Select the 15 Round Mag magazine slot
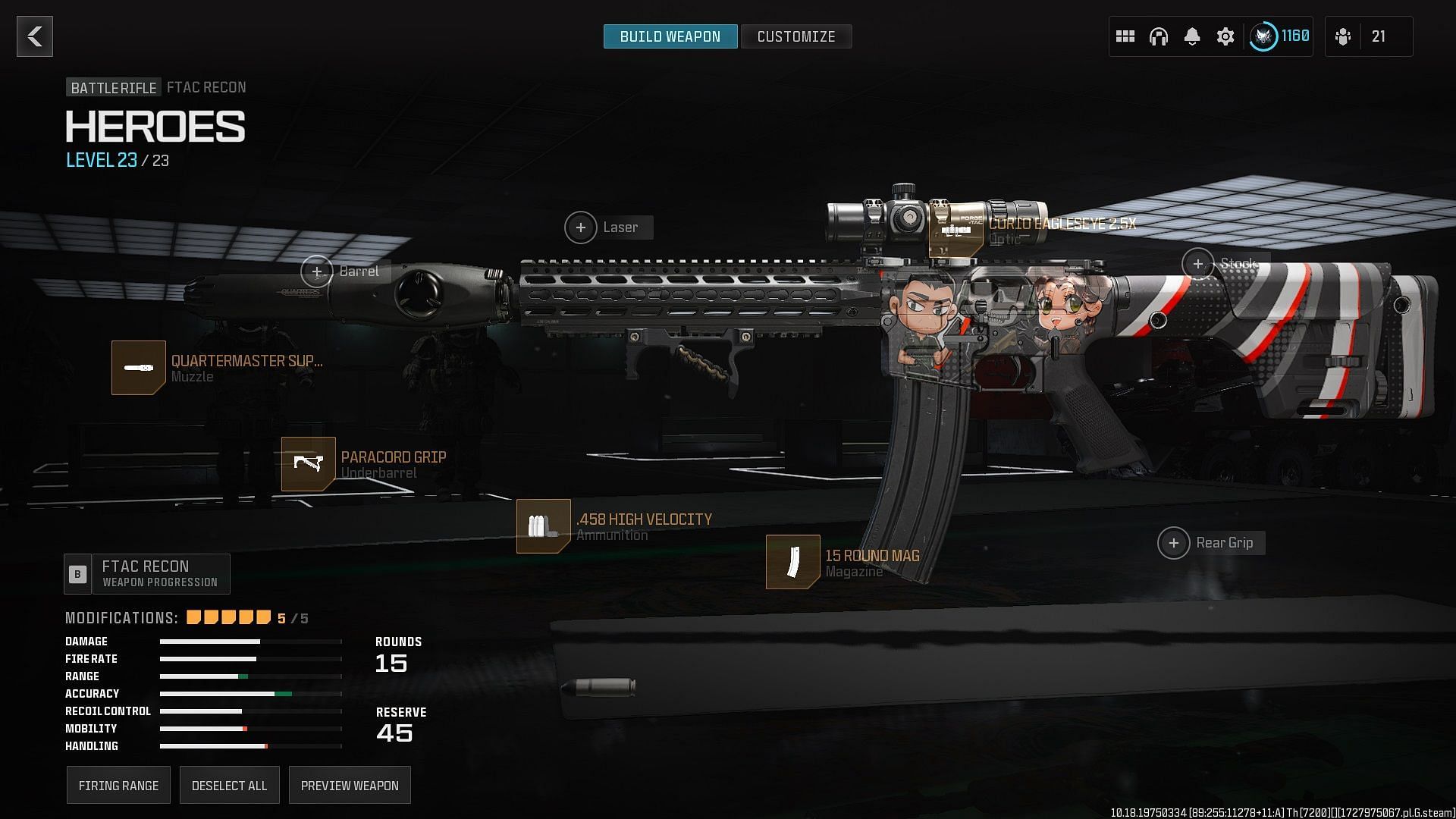Screen dimensions: 1456x819 pos(793,562)
